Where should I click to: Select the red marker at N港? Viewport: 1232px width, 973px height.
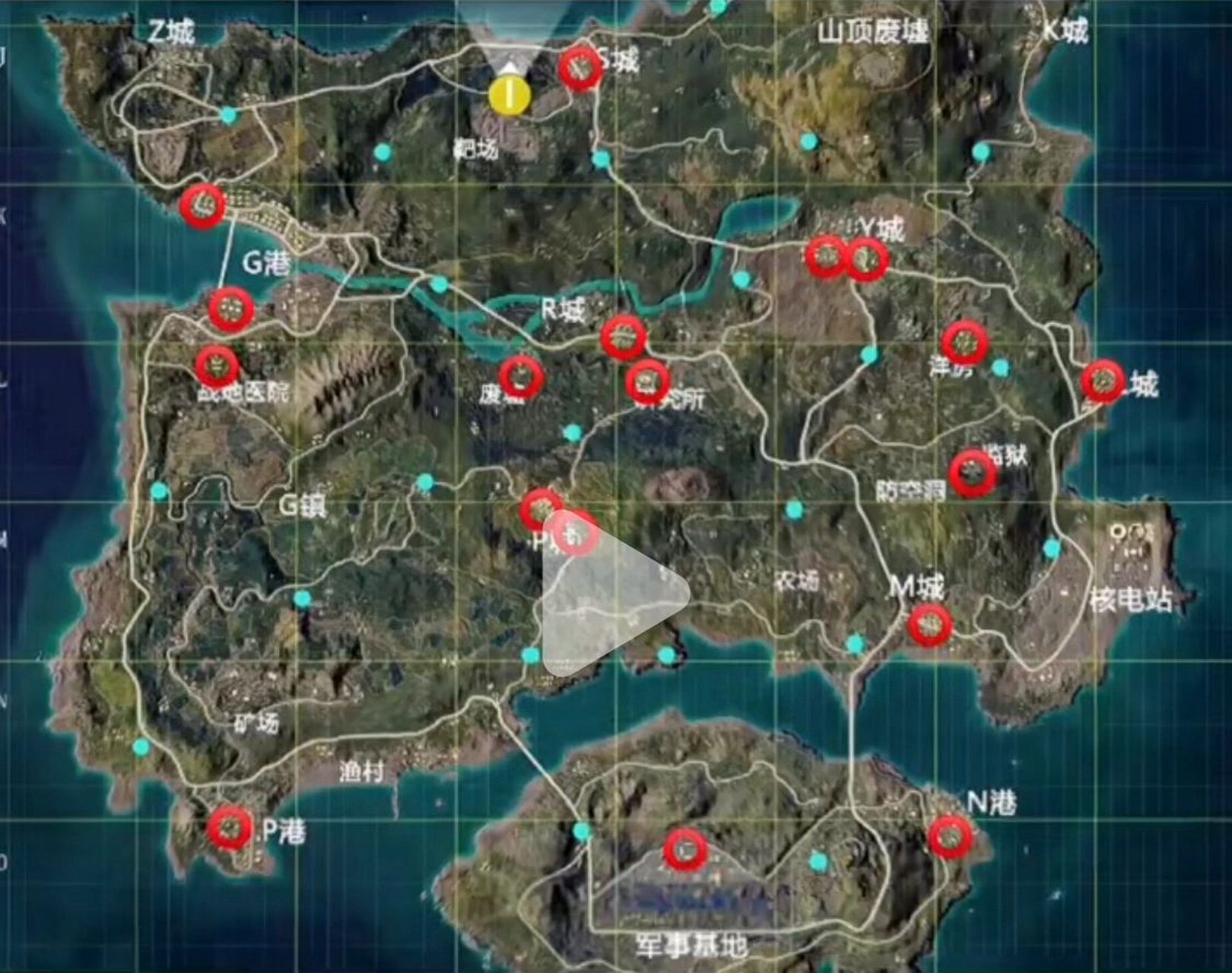click(950, 836)
